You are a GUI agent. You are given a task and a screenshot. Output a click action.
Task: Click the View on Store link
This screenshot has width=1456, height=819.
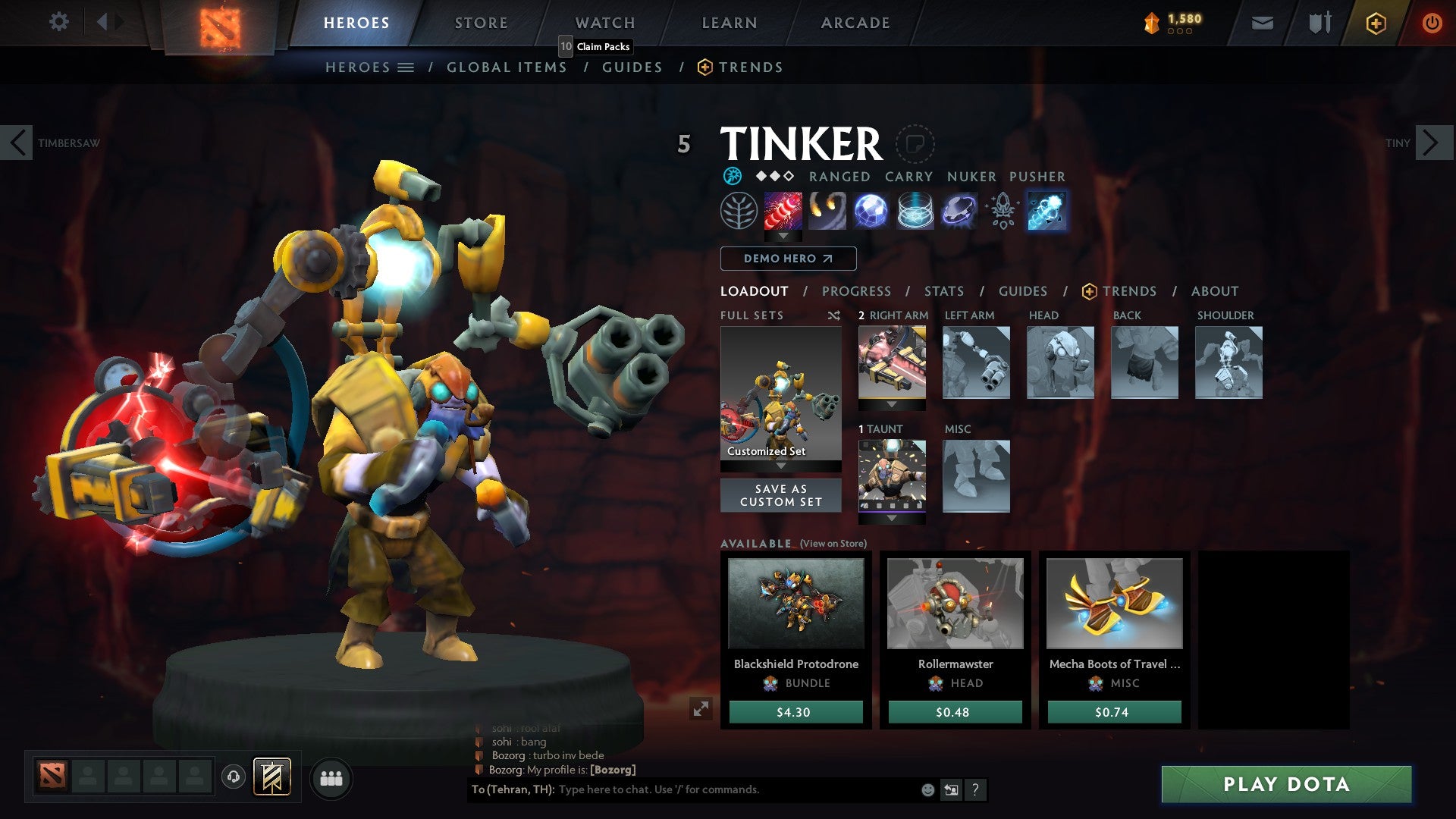click(834, 544)
